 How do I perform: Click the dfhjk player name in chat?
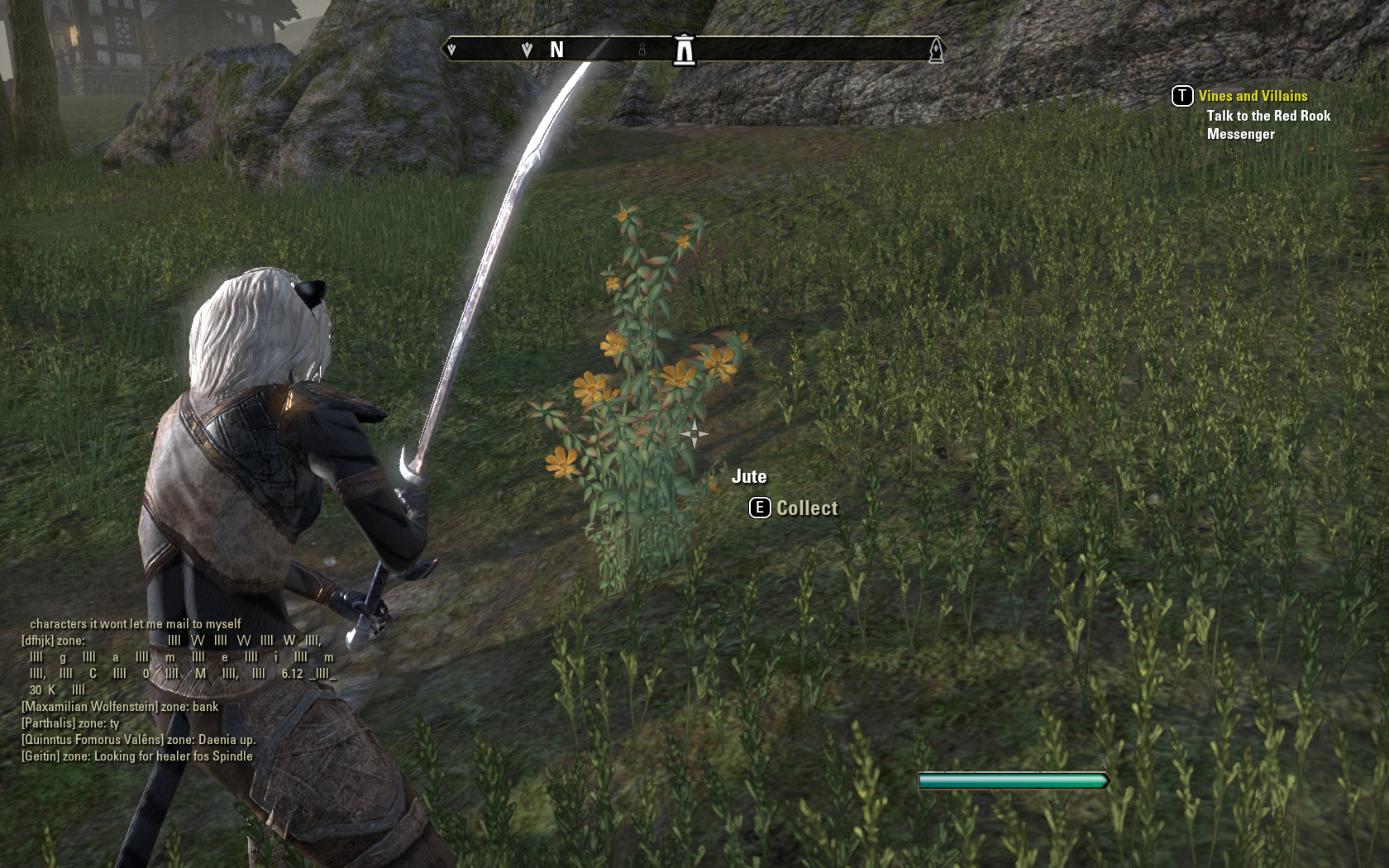37,641
